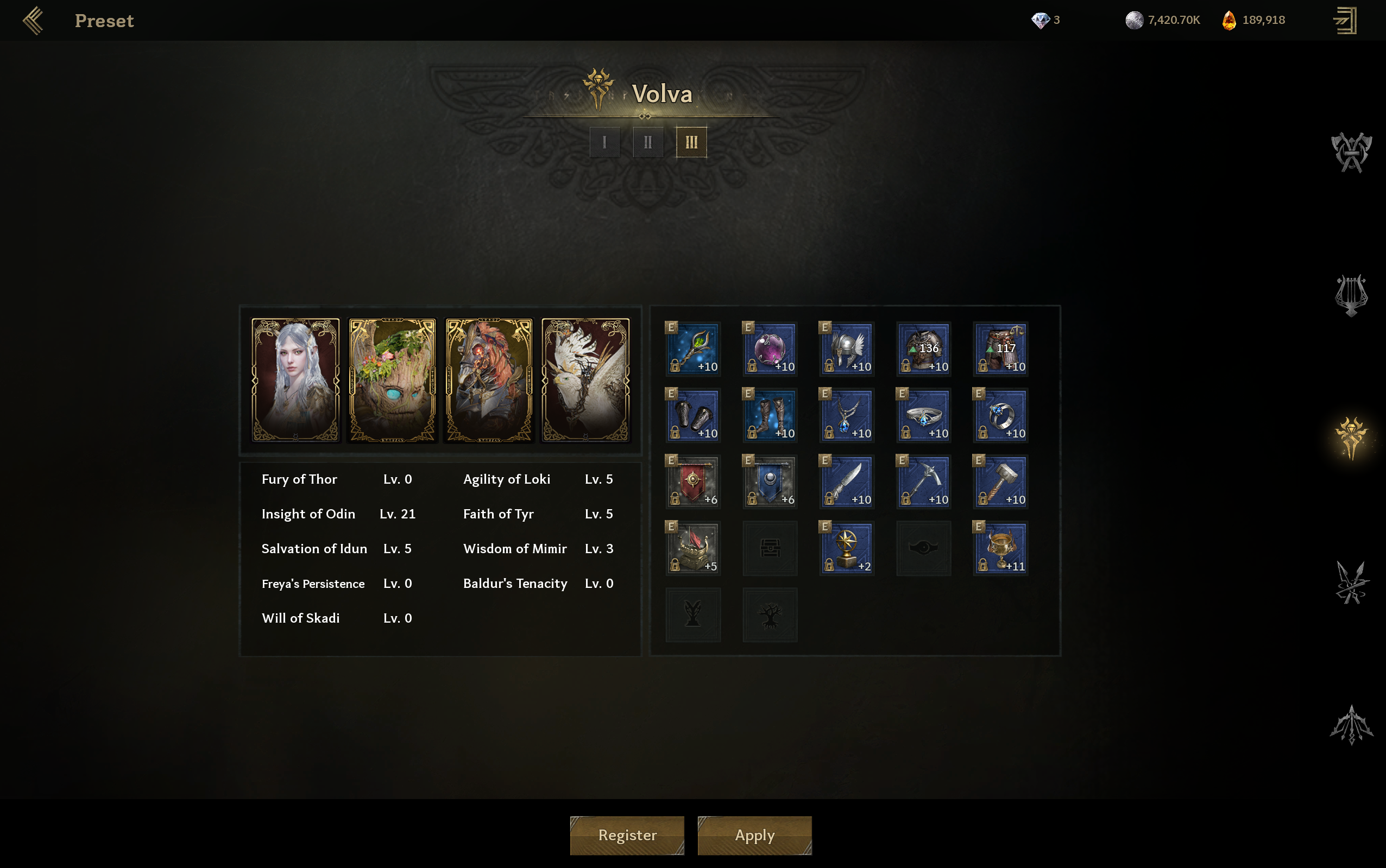Open the side menu icon
Viewport: 1386px width, 868px height.
[x=1345, y=21]
